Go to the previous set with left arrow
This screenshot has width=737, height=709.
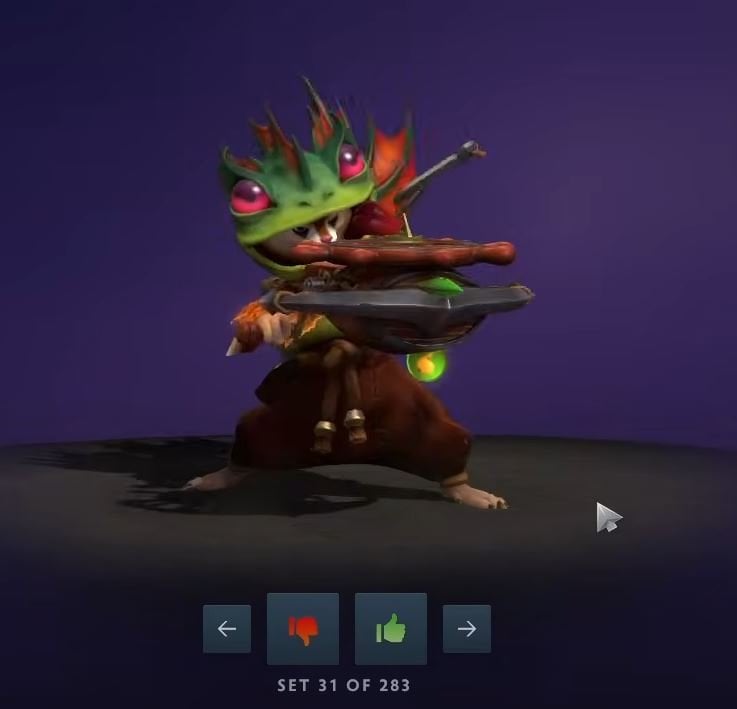click(x=227, y=629)
